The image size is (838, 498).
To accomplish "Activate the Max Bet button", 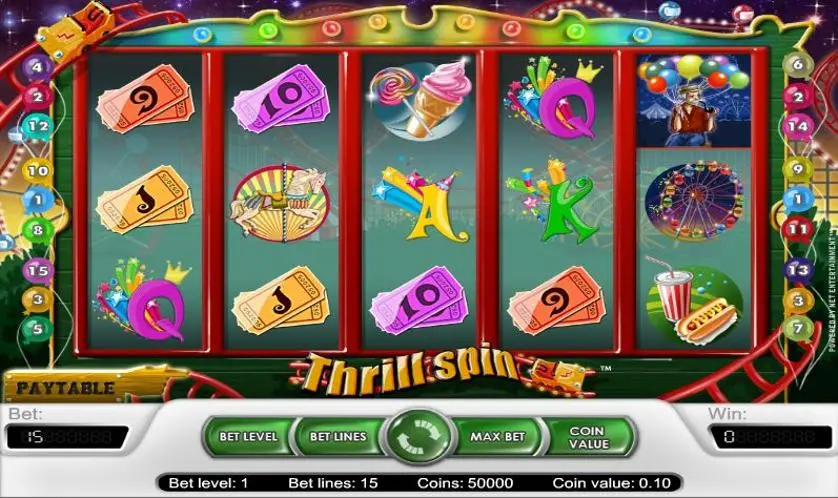I will click(x=498, y=437).
